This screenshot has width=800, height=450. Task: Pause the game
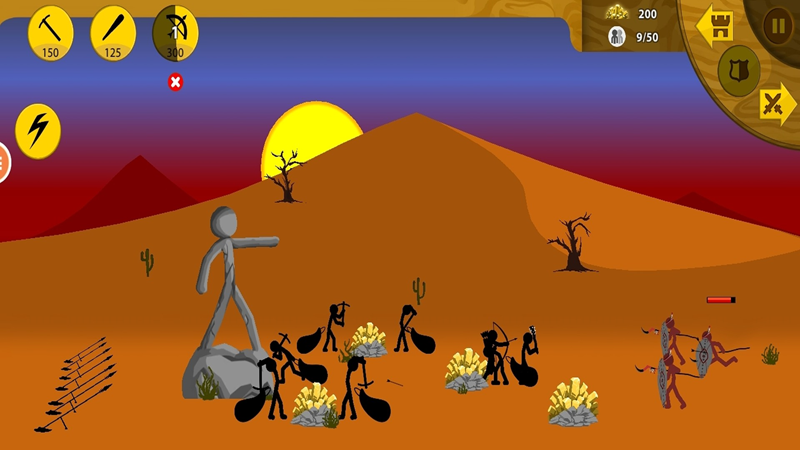[x=777, y=25]
